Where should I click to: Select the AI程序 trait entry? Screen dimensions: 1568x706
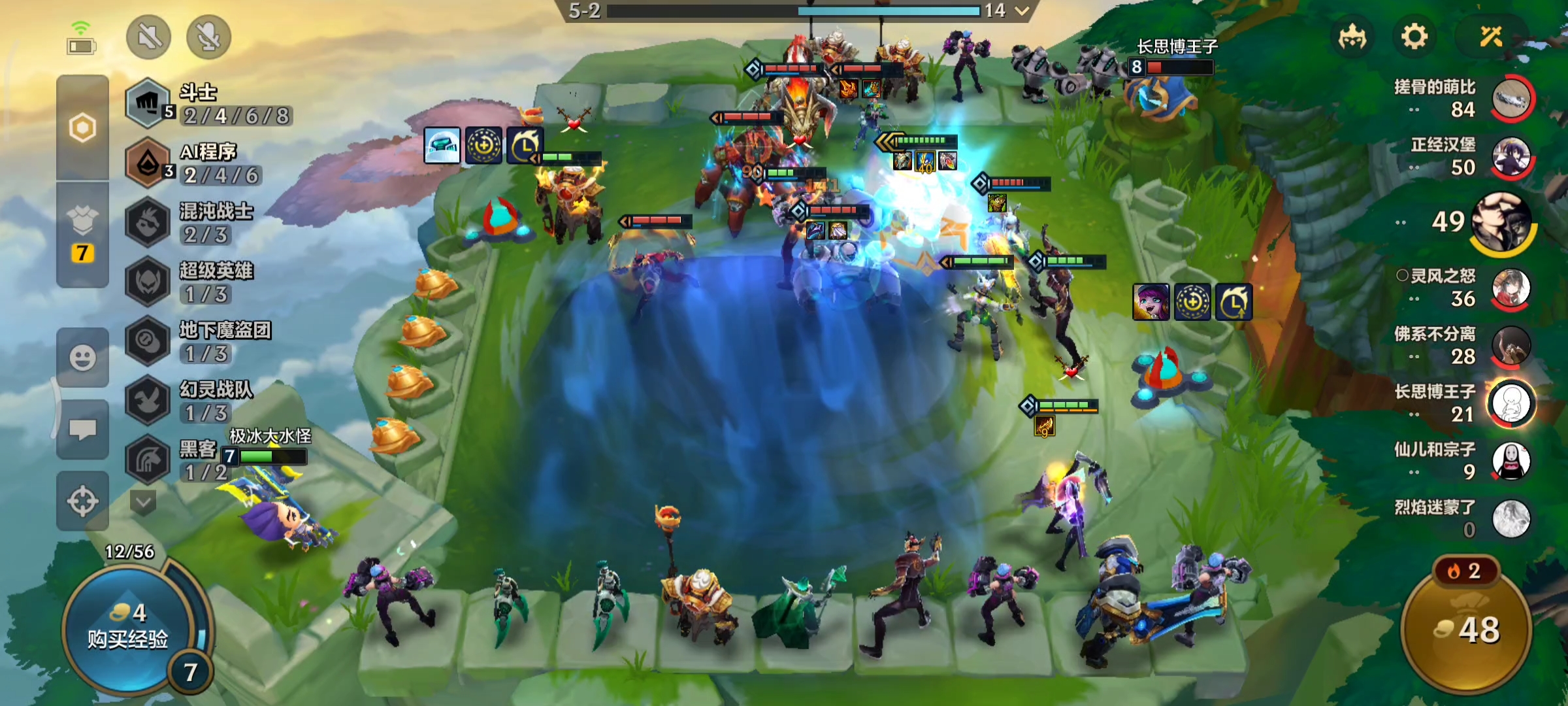click(x=209, y=163)
